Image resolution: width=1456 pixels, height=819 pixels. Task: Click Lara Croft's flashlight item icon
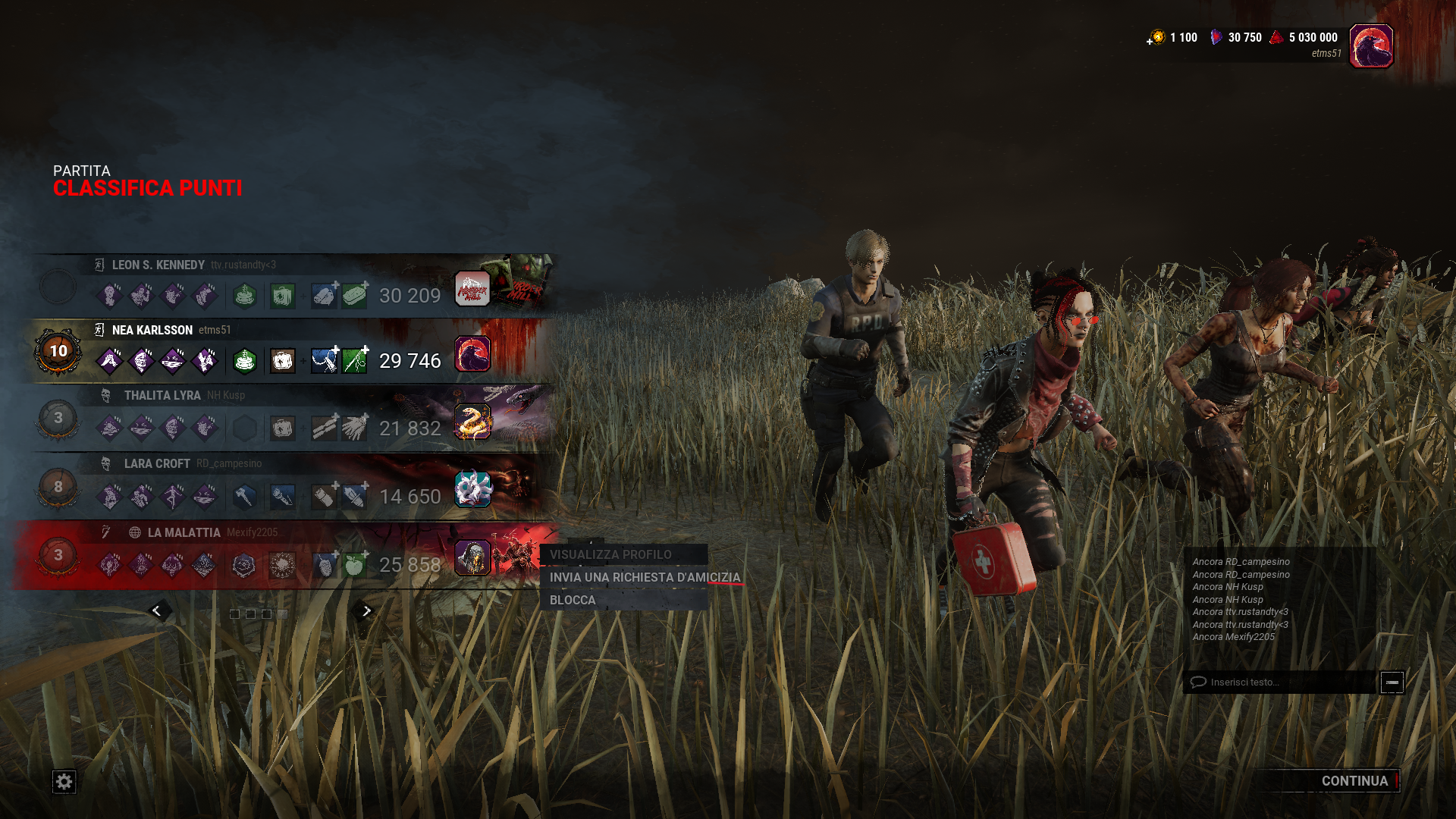281,497
